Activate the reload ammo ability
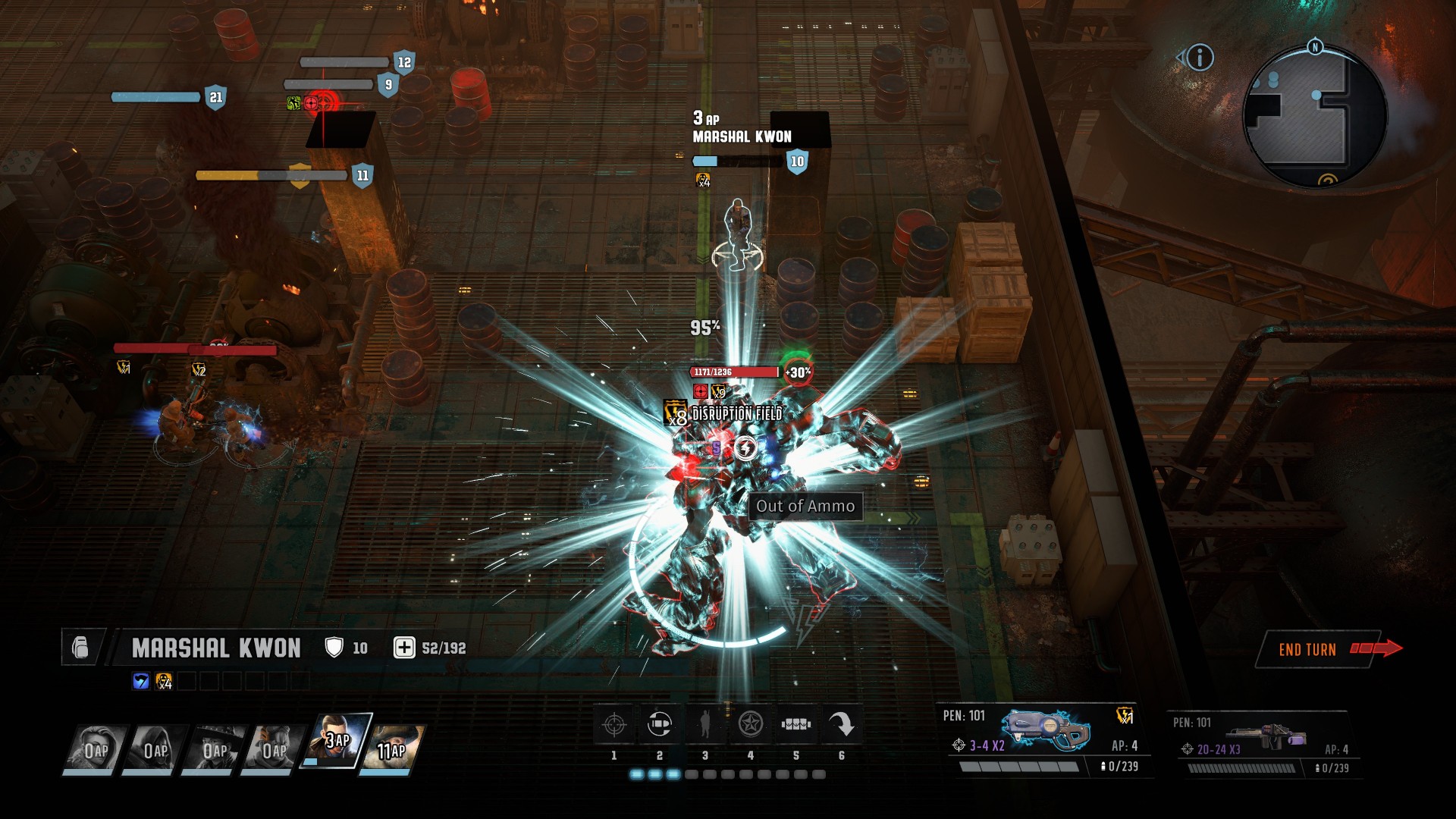Image resolution: width=1456 pixels, height=819 pixels. click(x=660, y=725)
